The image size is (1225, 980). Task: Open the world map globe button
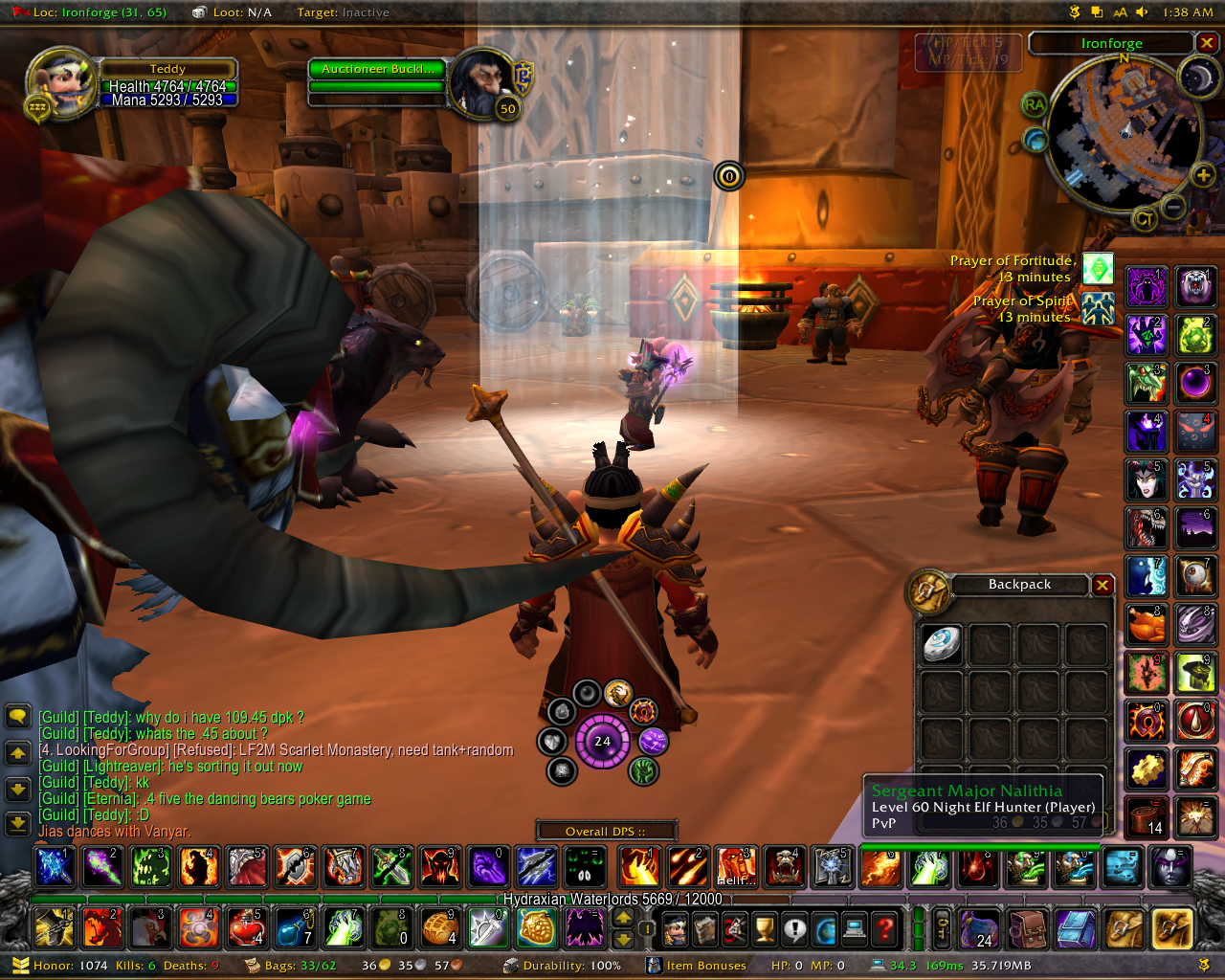coord(825,928)
